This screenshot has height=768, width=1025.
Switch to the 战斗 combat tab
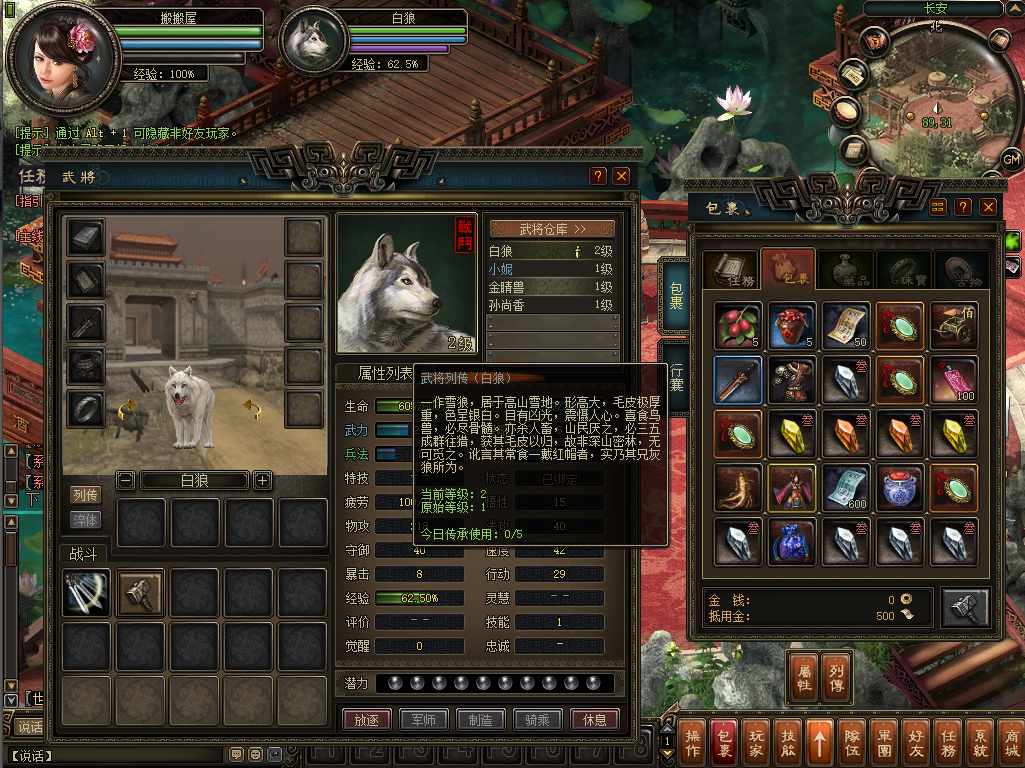point(82,553)
